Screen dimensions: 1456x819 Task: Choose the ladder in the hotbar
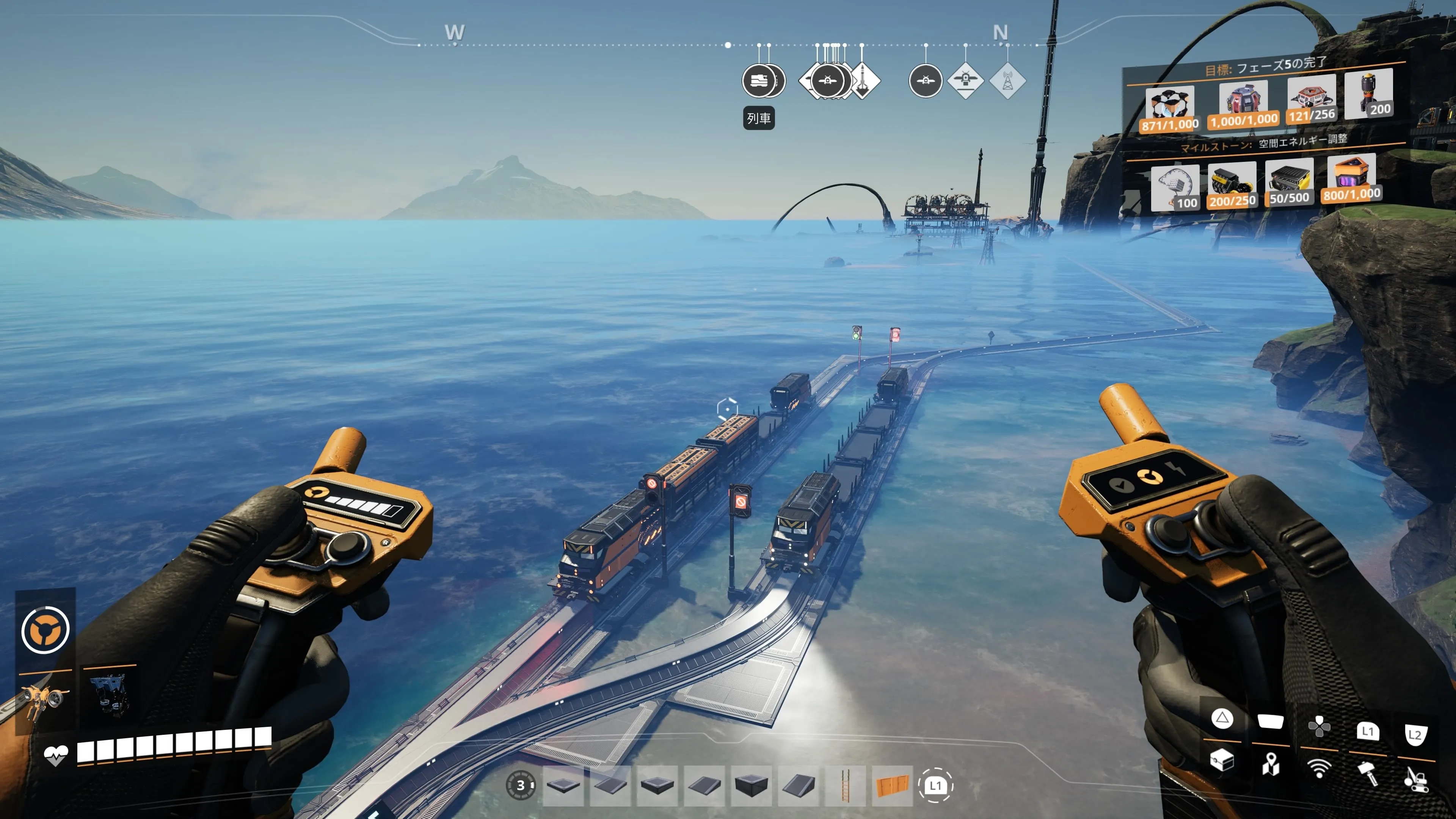coord(845,785)
